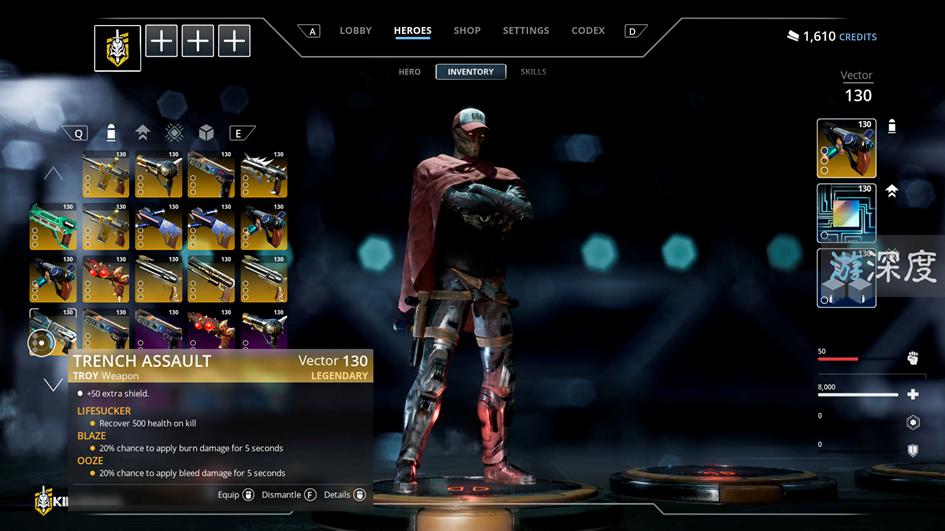The width and height of the screenshot is (945, 531).
Task: Filter inventory by the cube category
Action: click(x=205, y=133)
